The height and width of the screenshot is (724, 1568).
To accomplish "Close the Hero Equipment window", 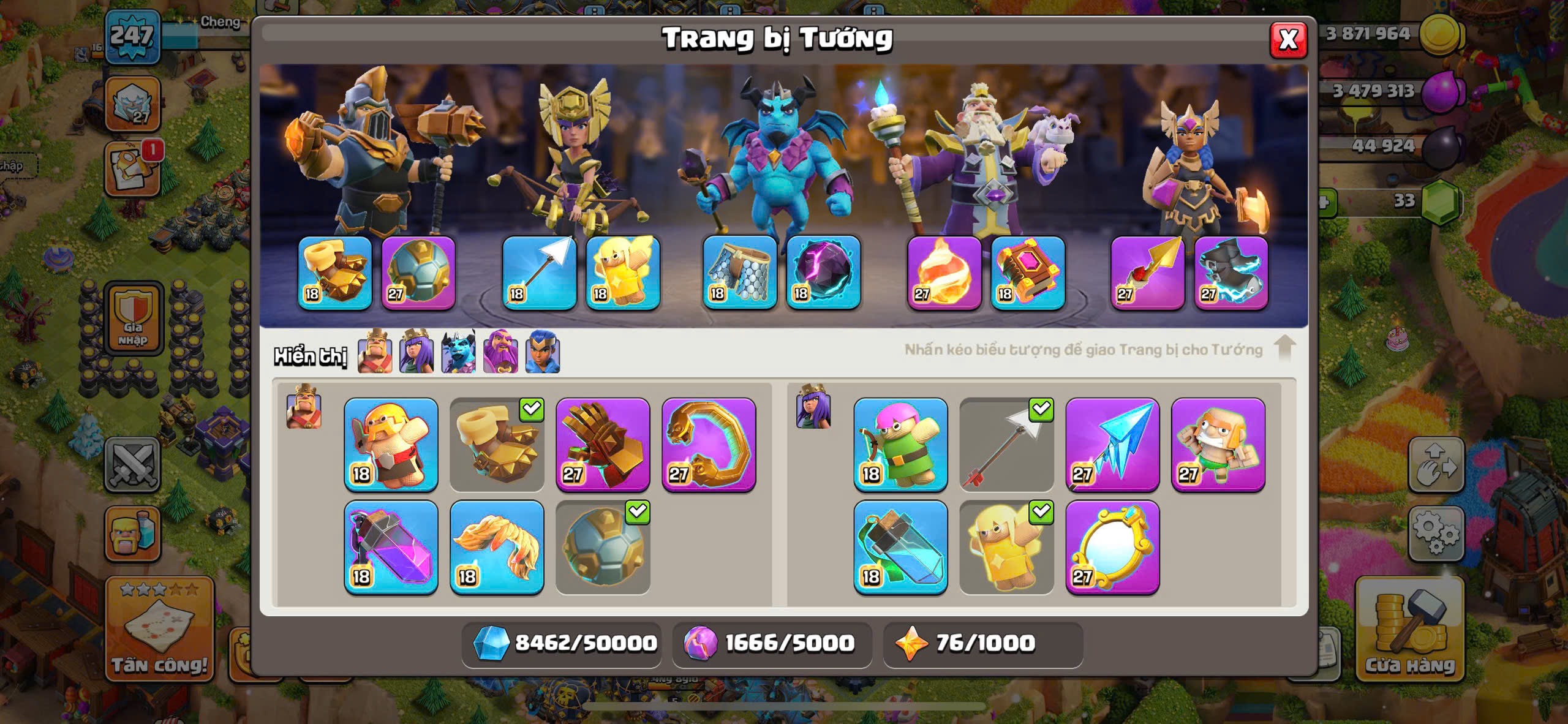I will [1287, 40].
